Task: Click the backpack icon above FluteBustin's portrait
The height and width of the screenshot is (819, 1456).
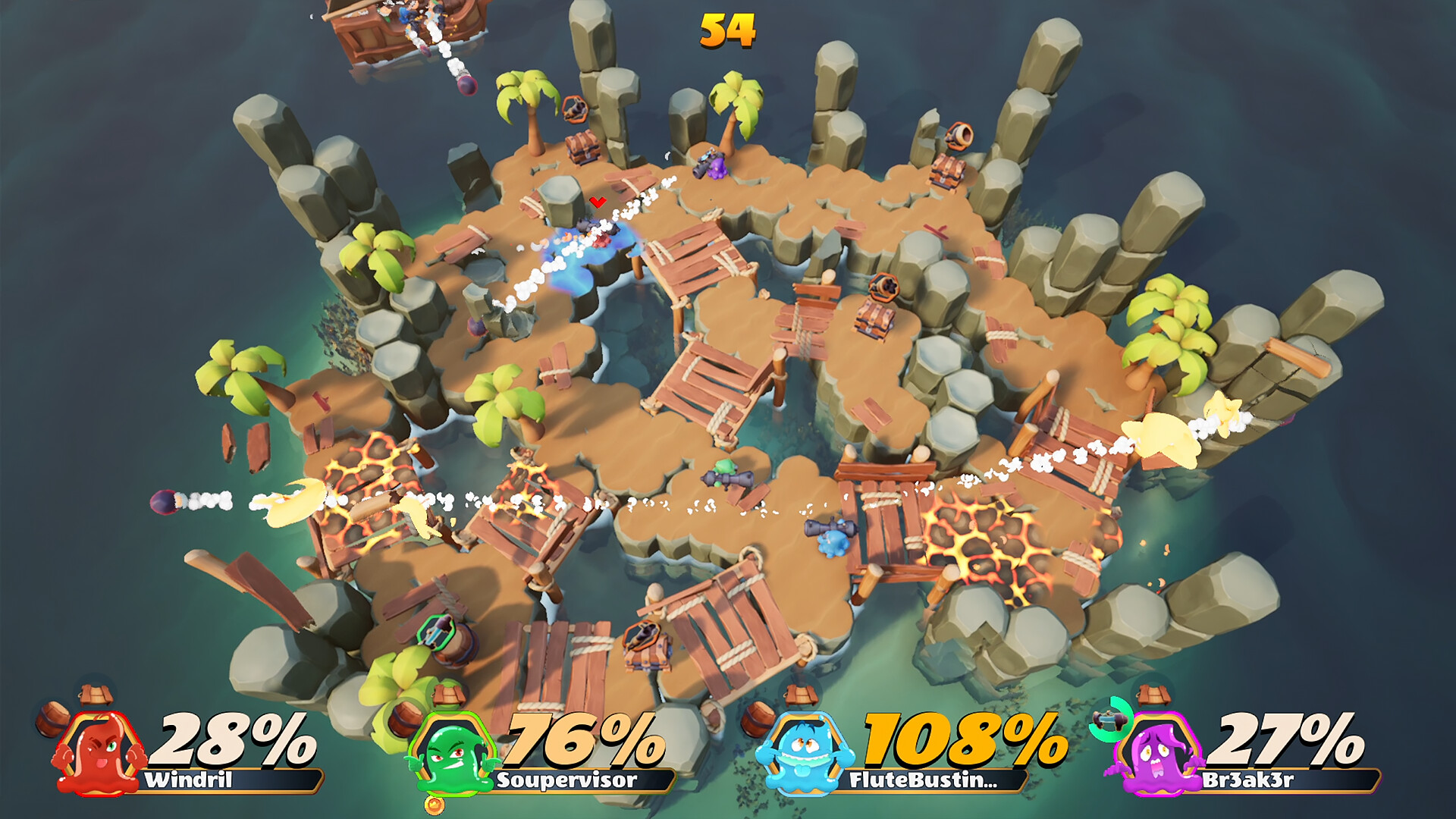Action: [802, 694]
